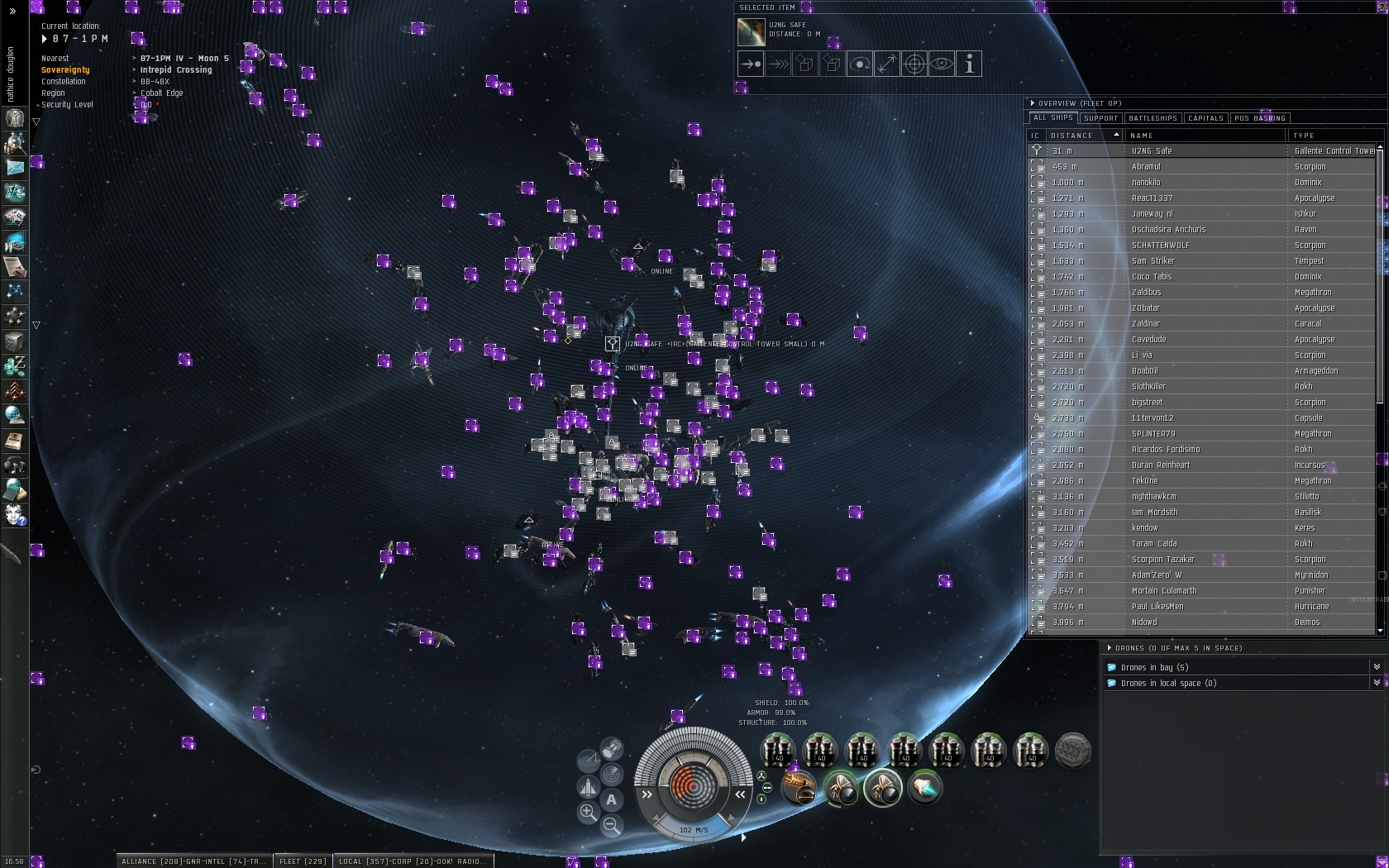The width and height of the screenshot is (1389, 868).
Task: Expand Drones in local space group
Action: coord(1376,683)
